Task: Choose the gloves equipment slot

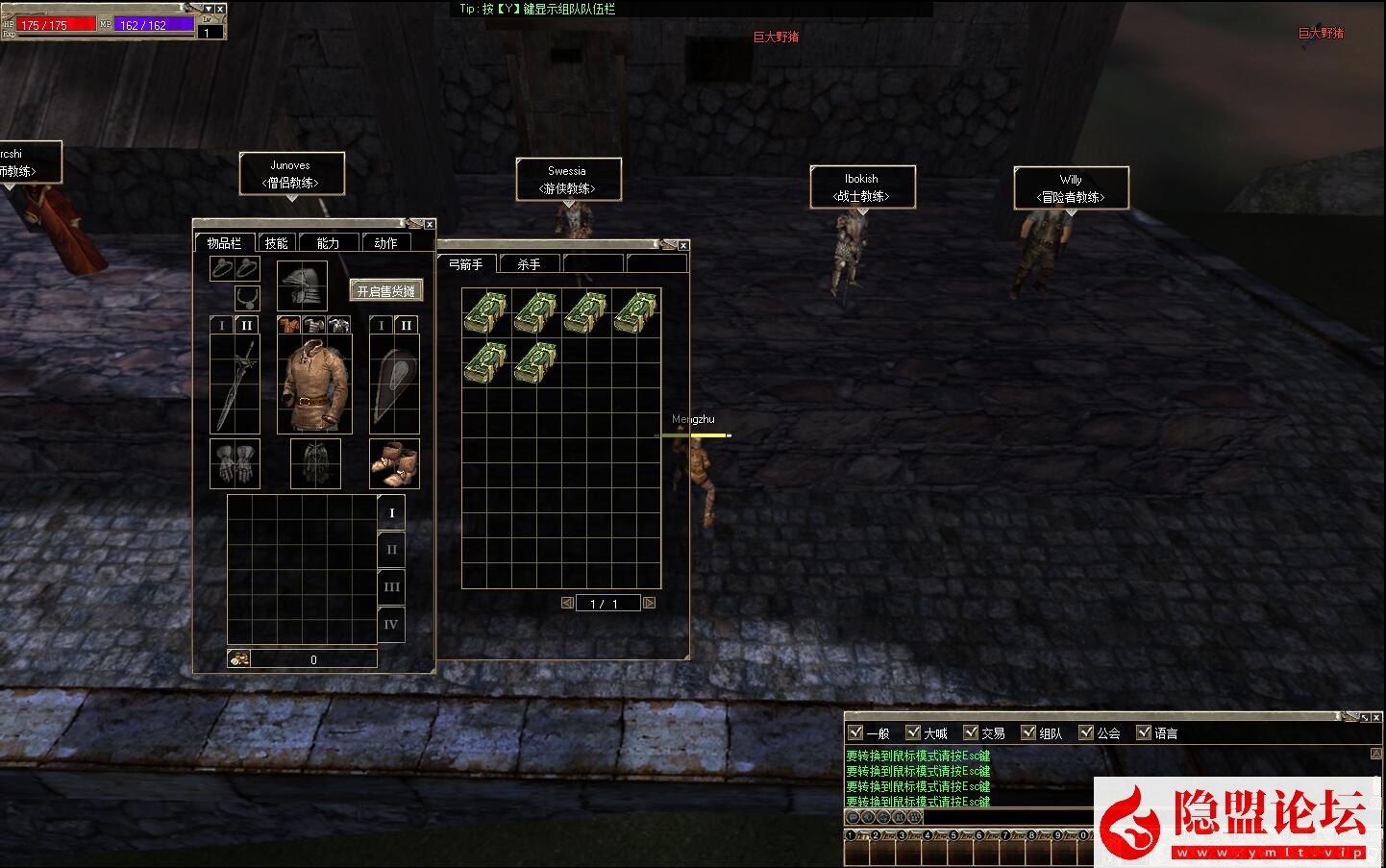Action: pos(235,464)
